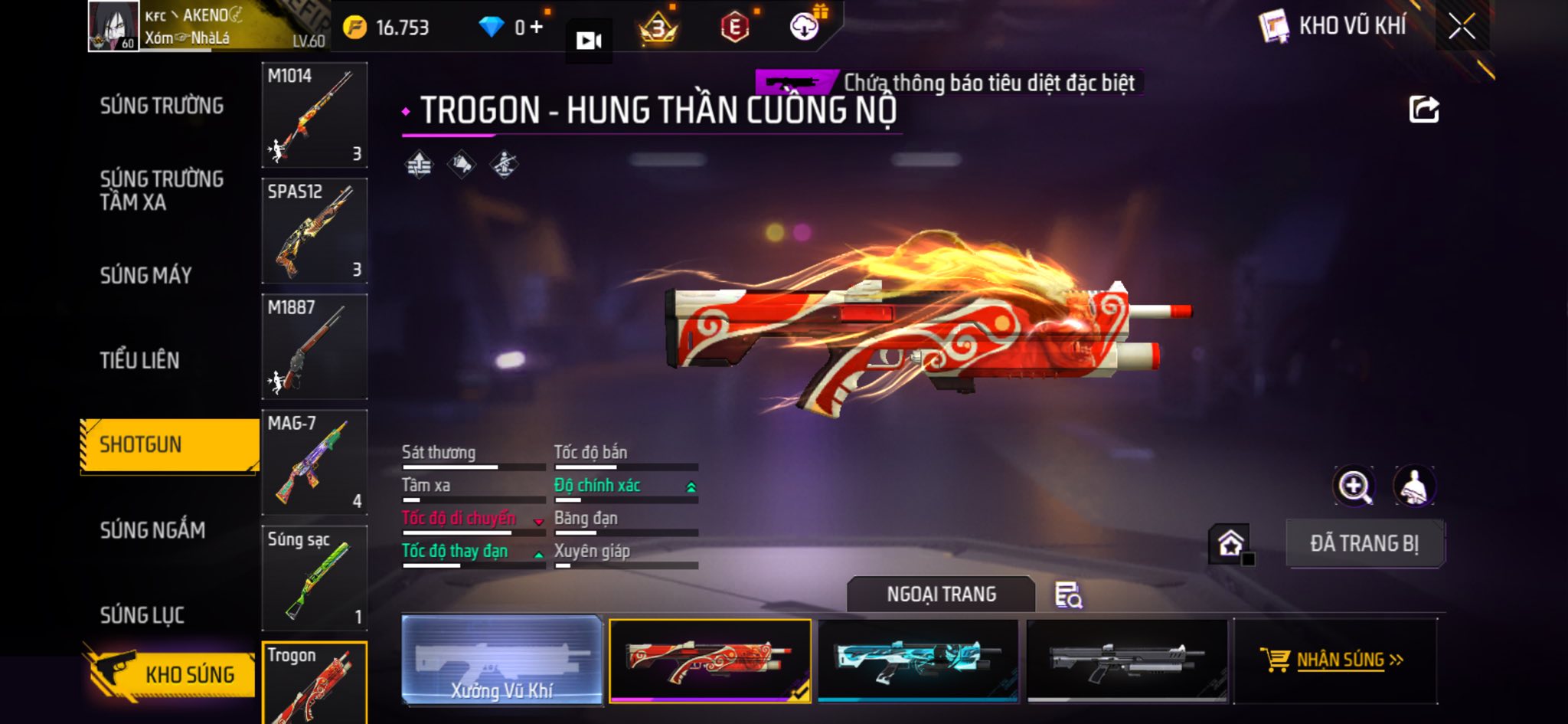This screenshot has width=1568, height=724.
Task: Pick the SPAS12 weapon tile
Action: (x=314, y=231)
